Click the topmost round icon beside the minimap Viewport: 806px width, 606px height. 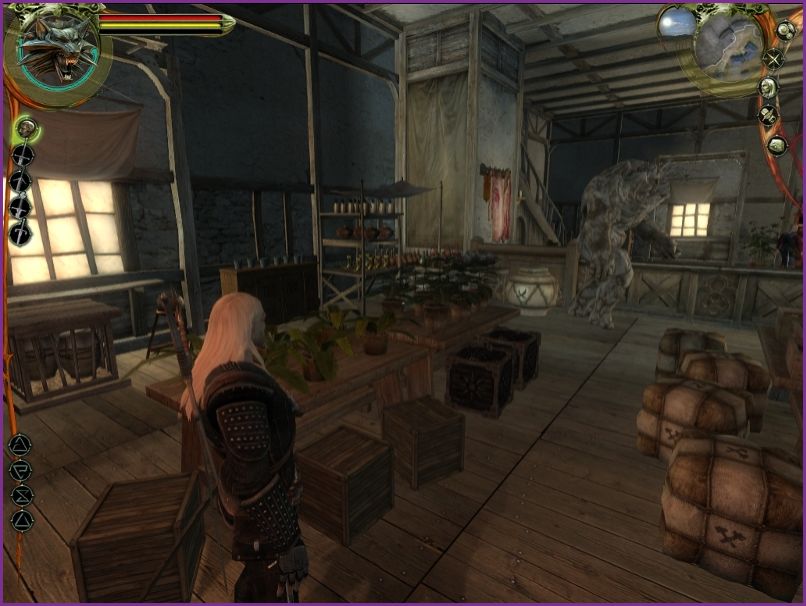pos(785,30)
